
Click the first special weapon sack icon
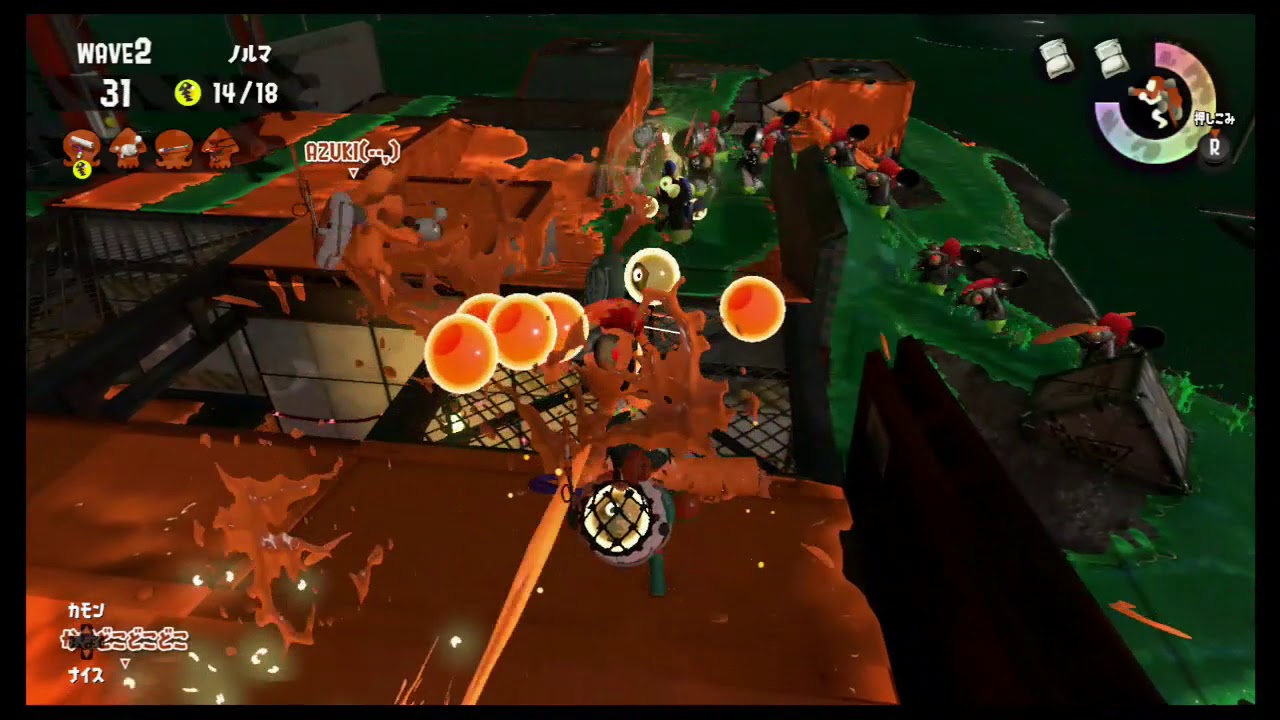click(1055, 58)
